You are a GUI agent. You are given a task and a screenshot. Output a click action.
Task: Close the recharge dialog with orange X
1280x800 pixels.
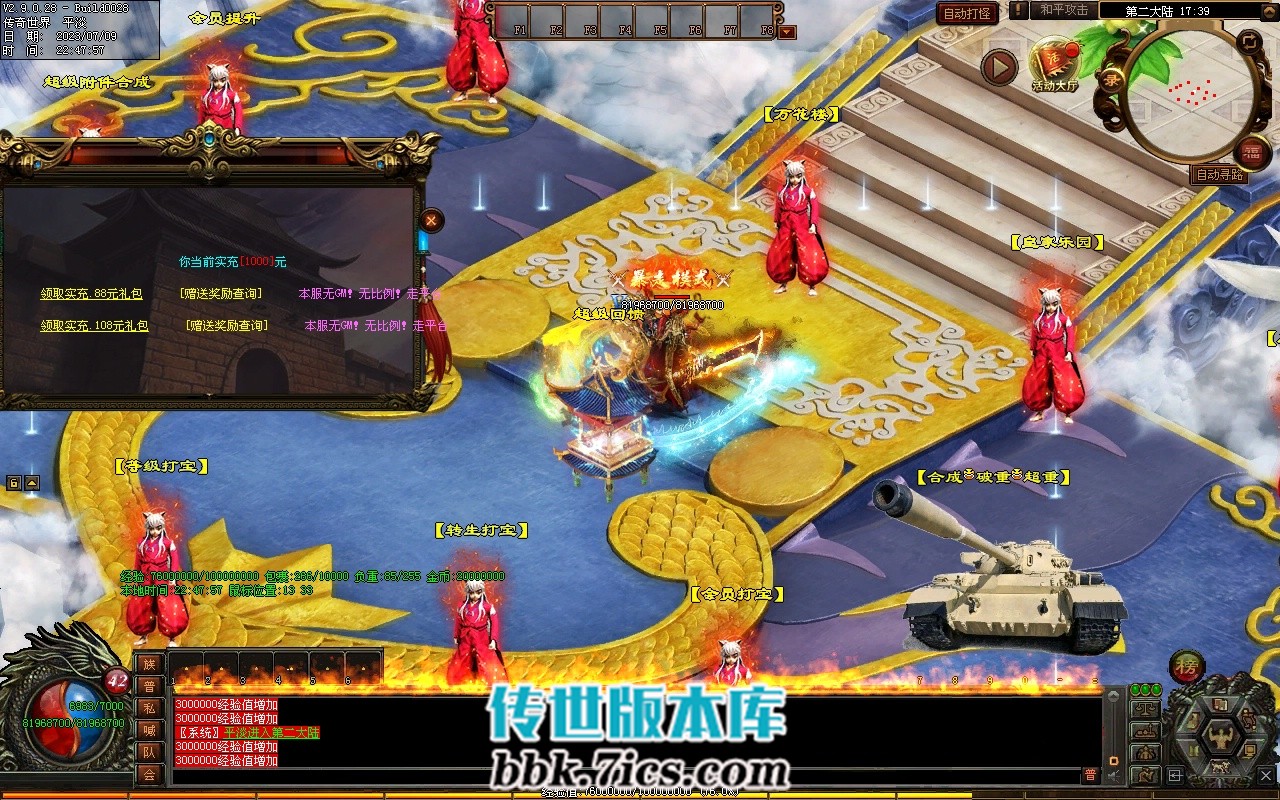[x=431, y=219]
